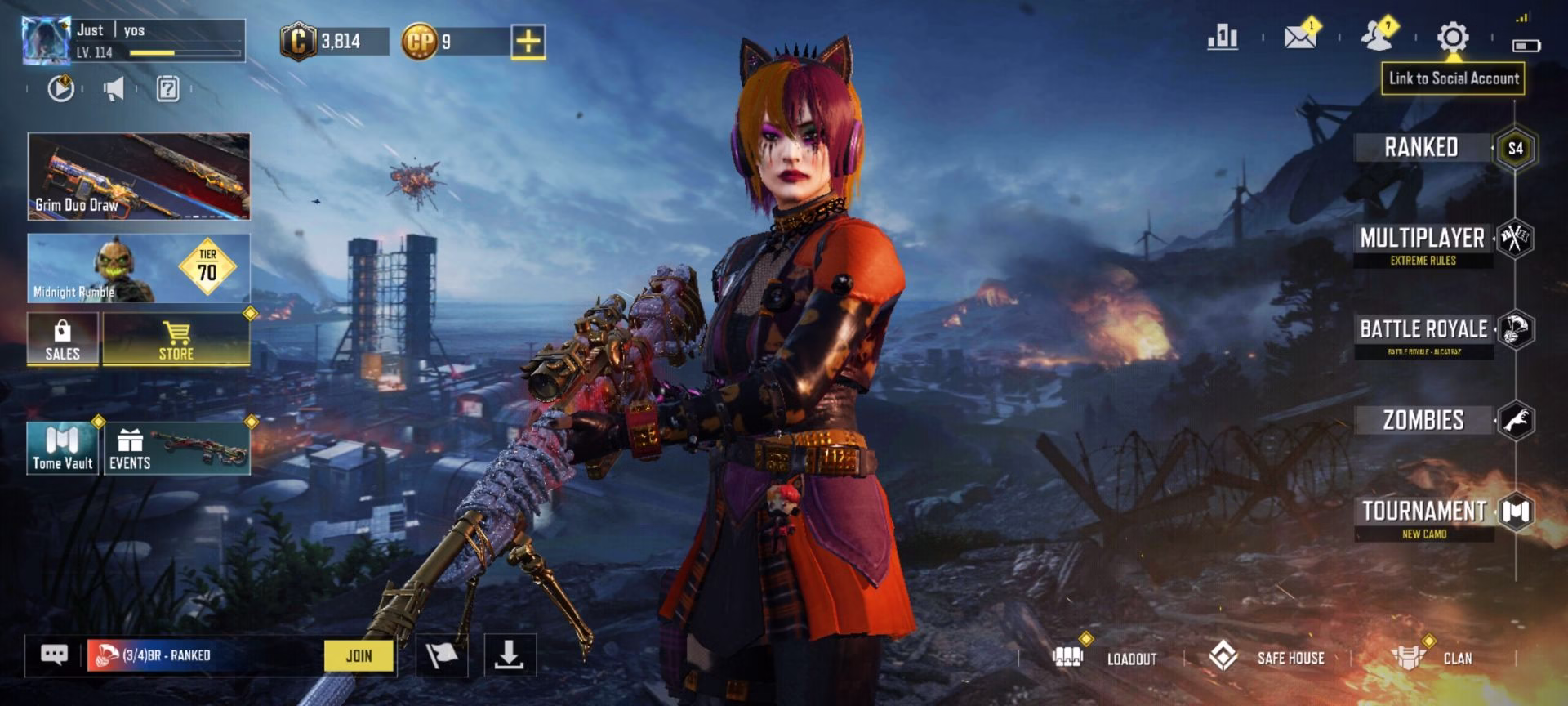This screenshot has height=706, width=1568.
Task: Select Multiplayer Extreme Rules mode
Action: [x=1423, y=245]
